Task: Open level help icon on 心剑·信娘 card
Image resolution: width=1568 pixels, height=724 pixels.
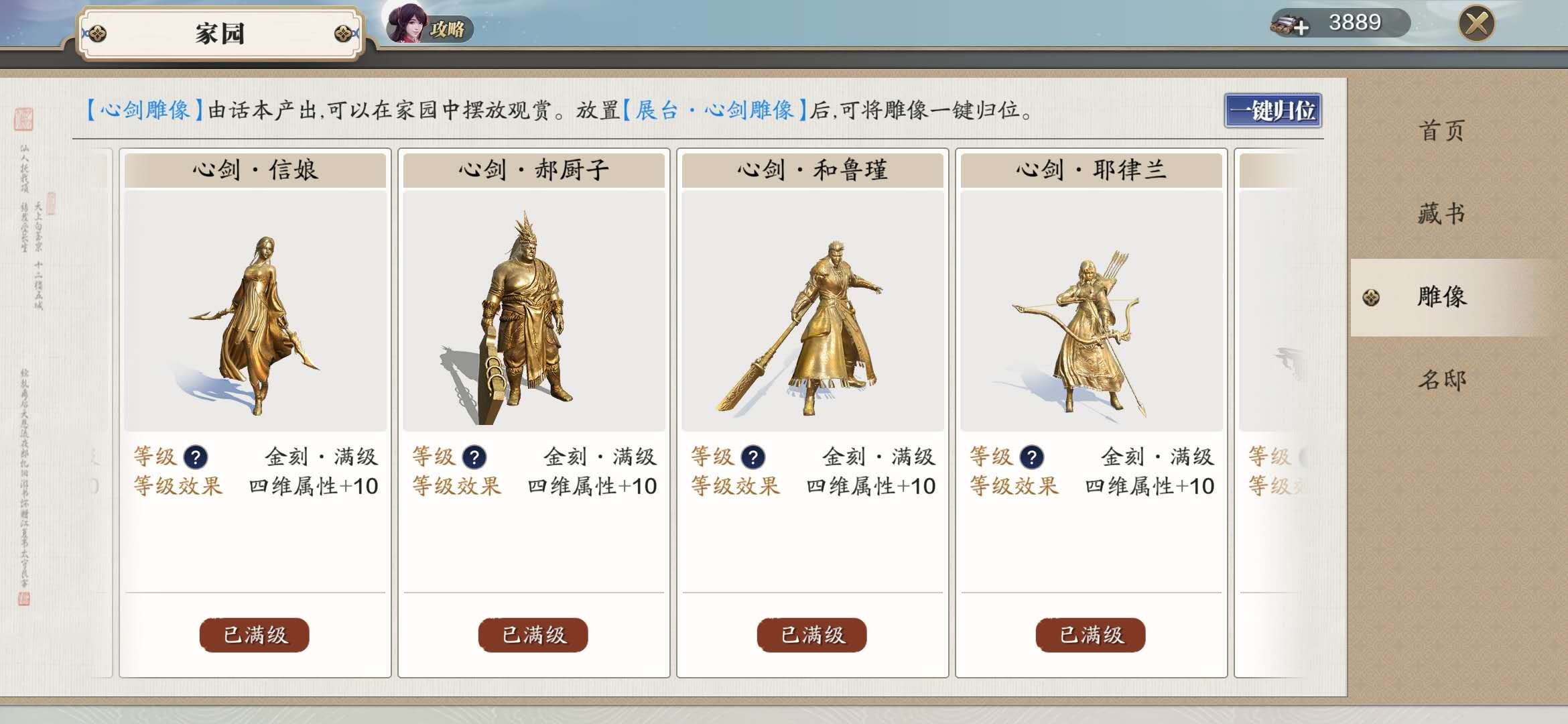Action: [x=195, y=456]
